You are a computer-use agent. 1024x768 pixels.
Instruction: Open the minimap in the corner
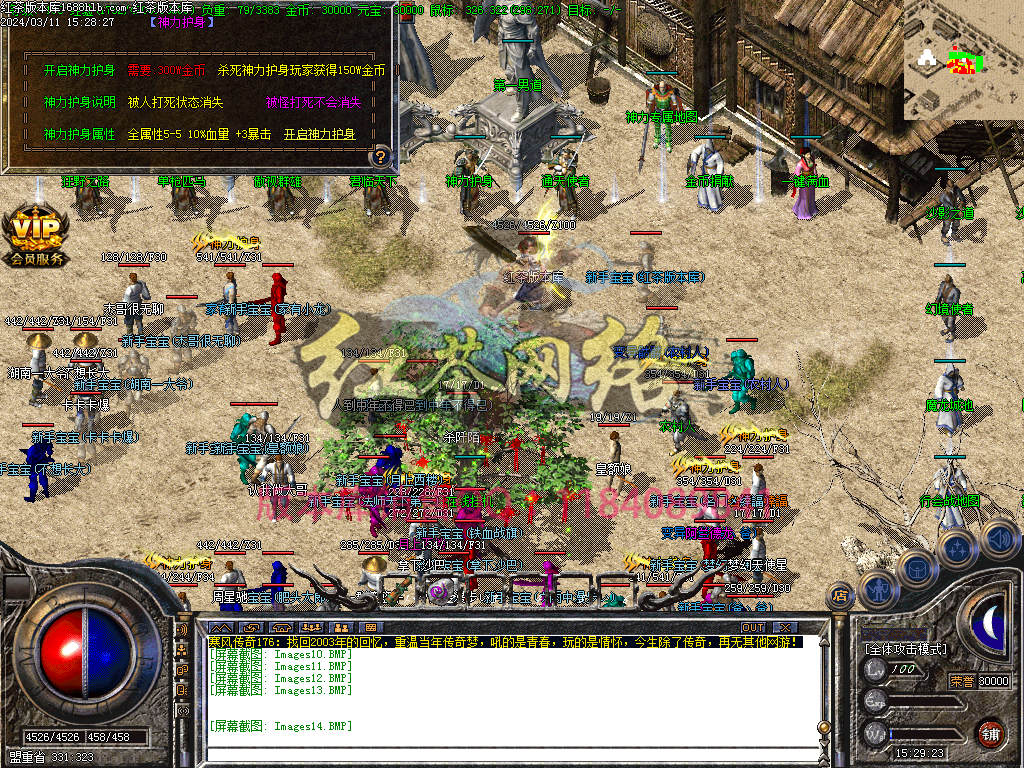point(962,60)
